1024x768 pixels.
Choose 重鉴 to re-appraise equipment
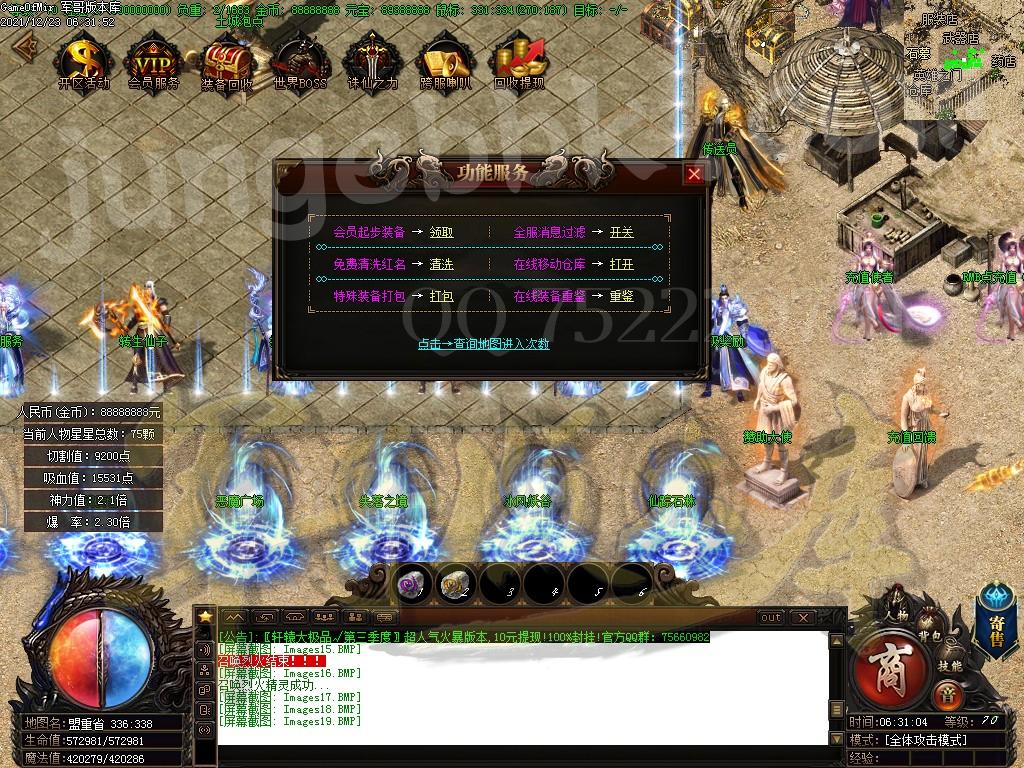point(621,297)
